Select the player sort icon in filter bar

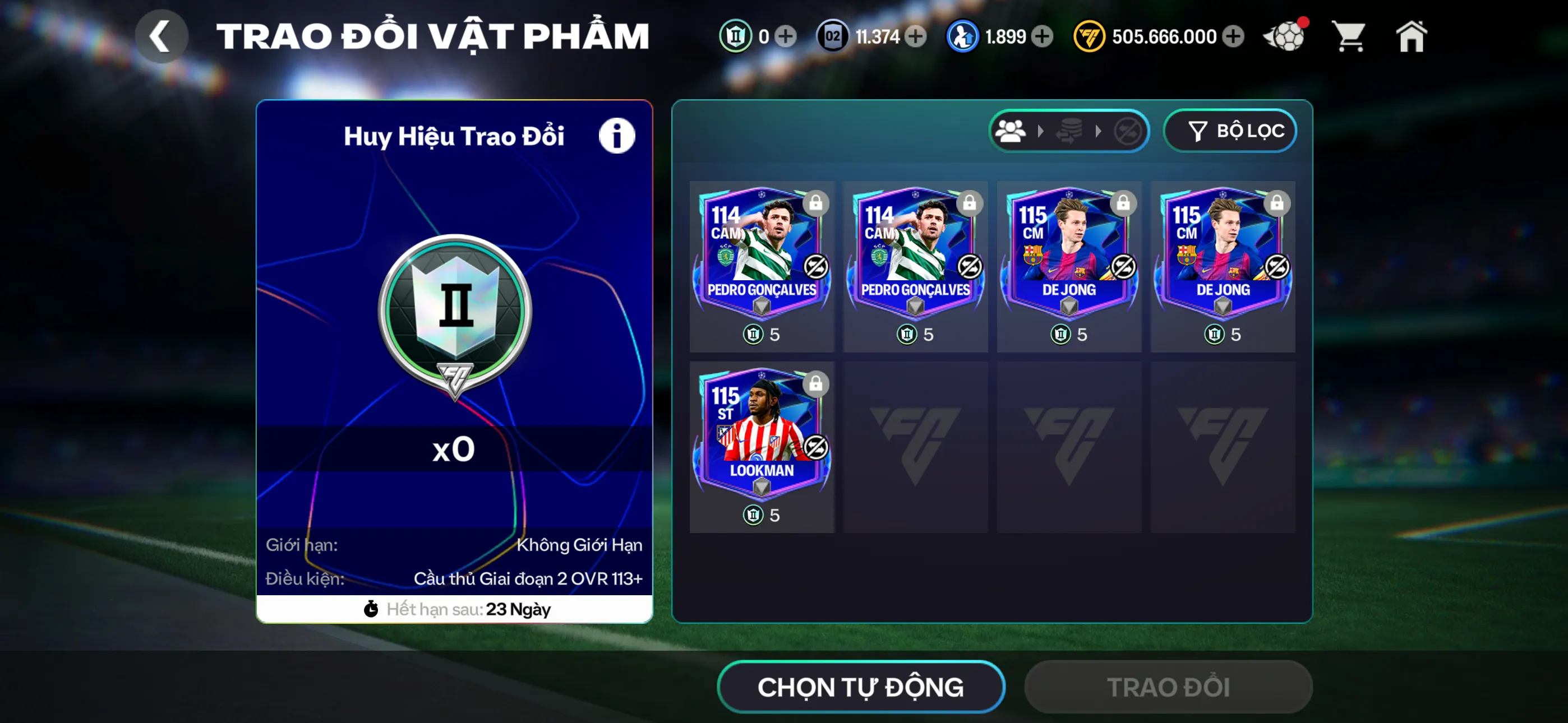tap(1011, 129)
